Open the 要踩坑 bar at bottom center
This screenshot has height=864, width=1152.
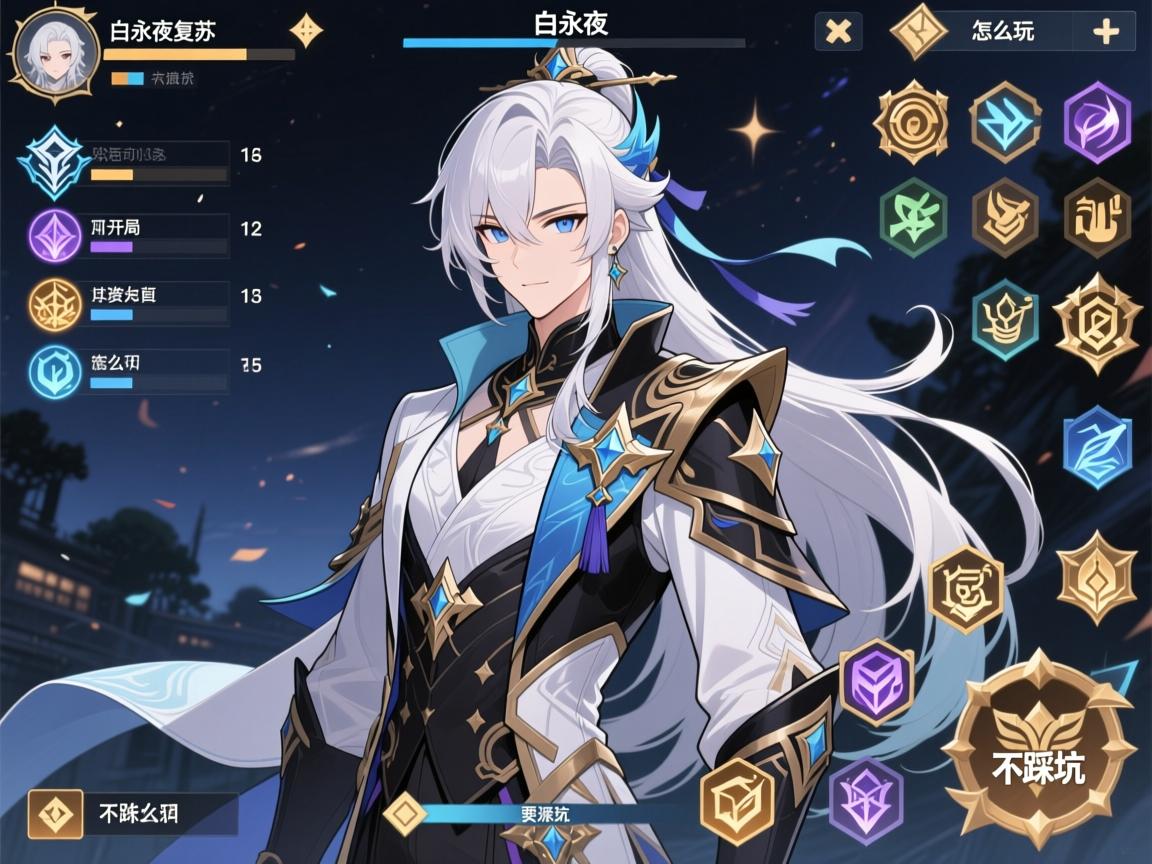(546, 814)
